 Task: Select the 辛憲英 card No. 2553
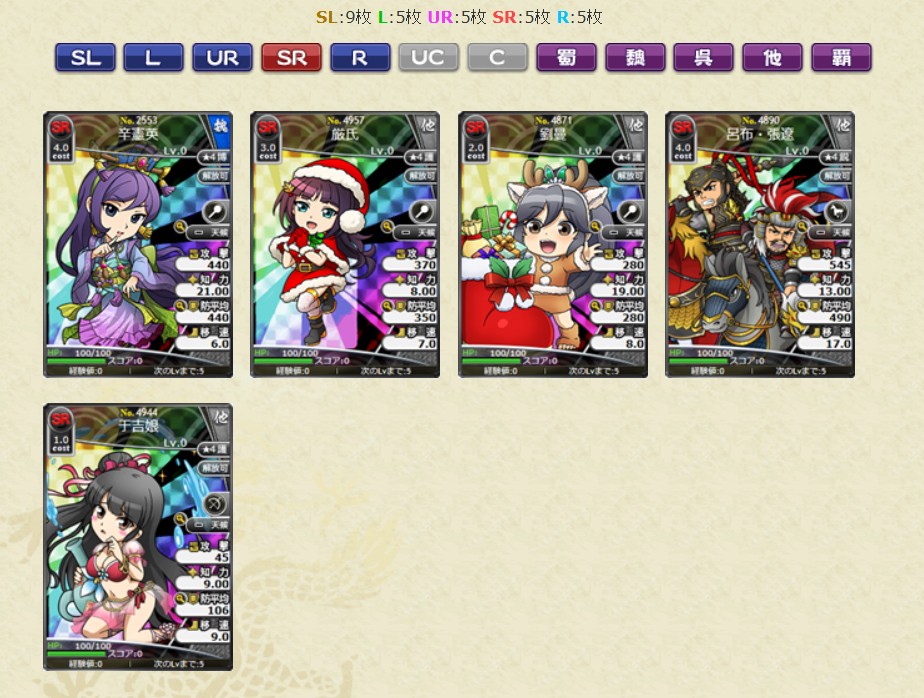tap(138, 244)
